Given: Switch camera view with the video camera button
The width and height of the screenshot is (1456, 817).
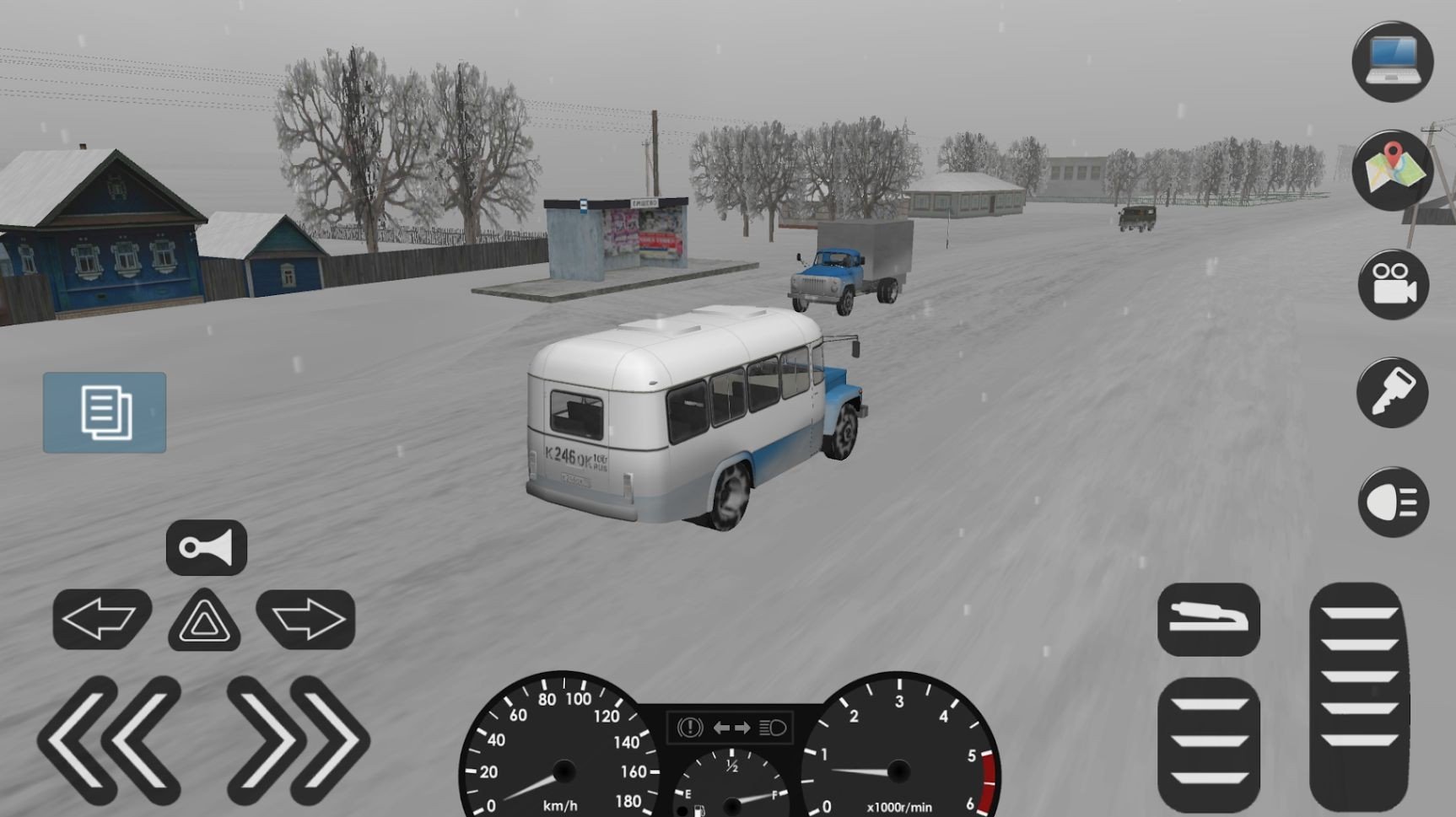Looking at the screenshot, I should click(1392, 284).
